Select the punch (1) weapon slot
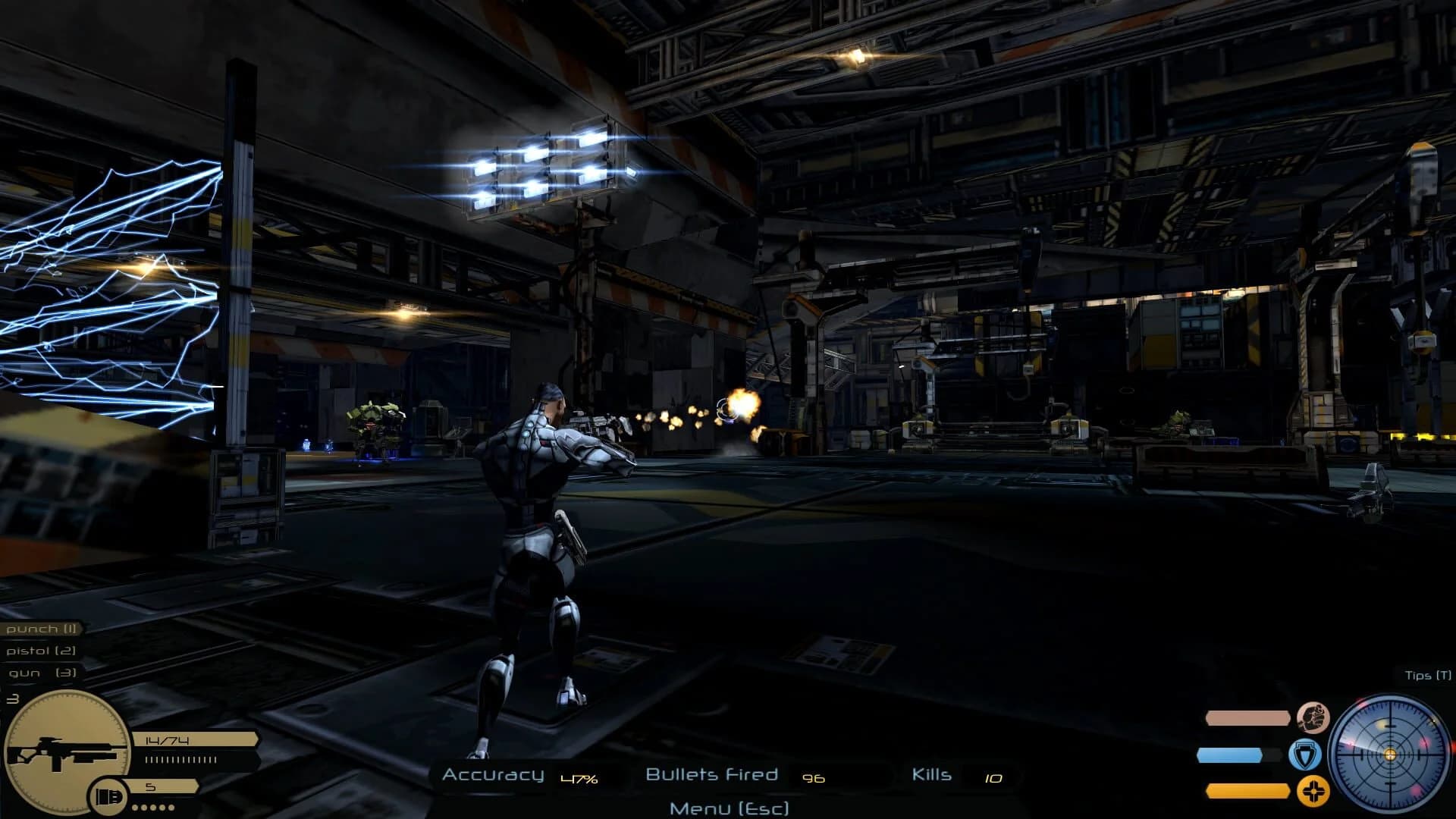 [x=40, y=629]
